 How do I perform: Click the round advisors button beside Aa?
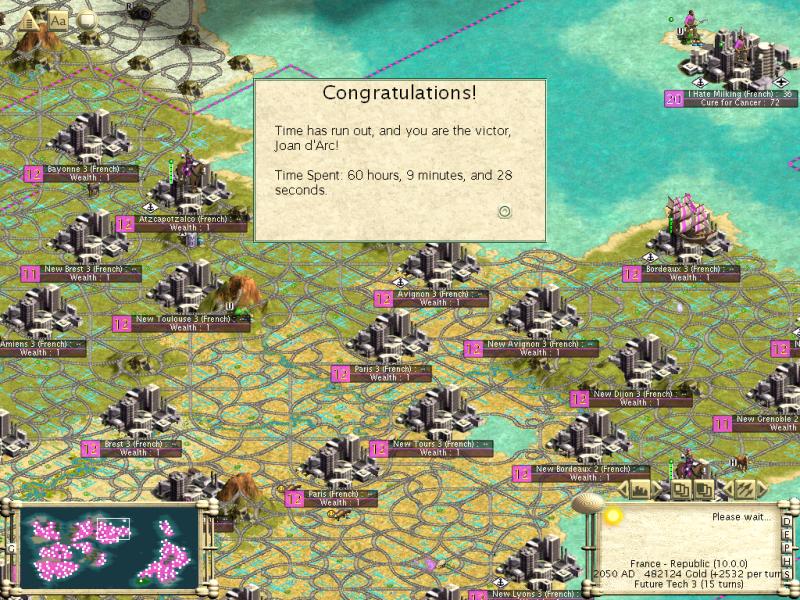click(x=87, y=19)
